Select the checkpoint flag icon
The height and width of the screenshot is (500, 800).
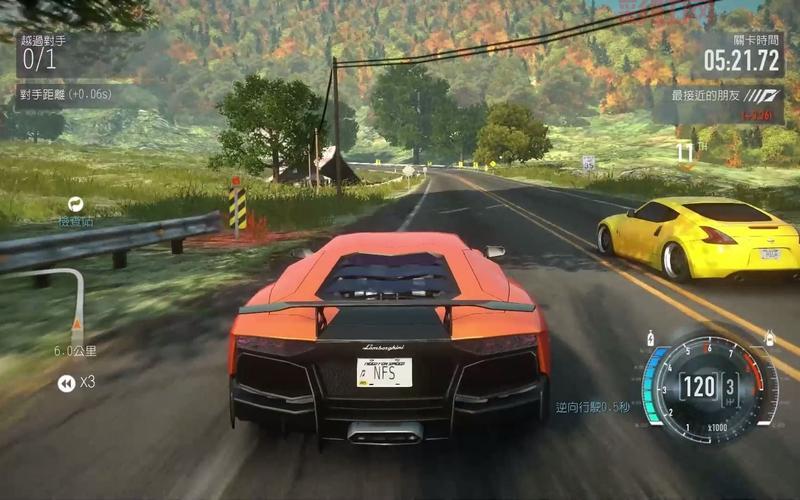(76, 204)
